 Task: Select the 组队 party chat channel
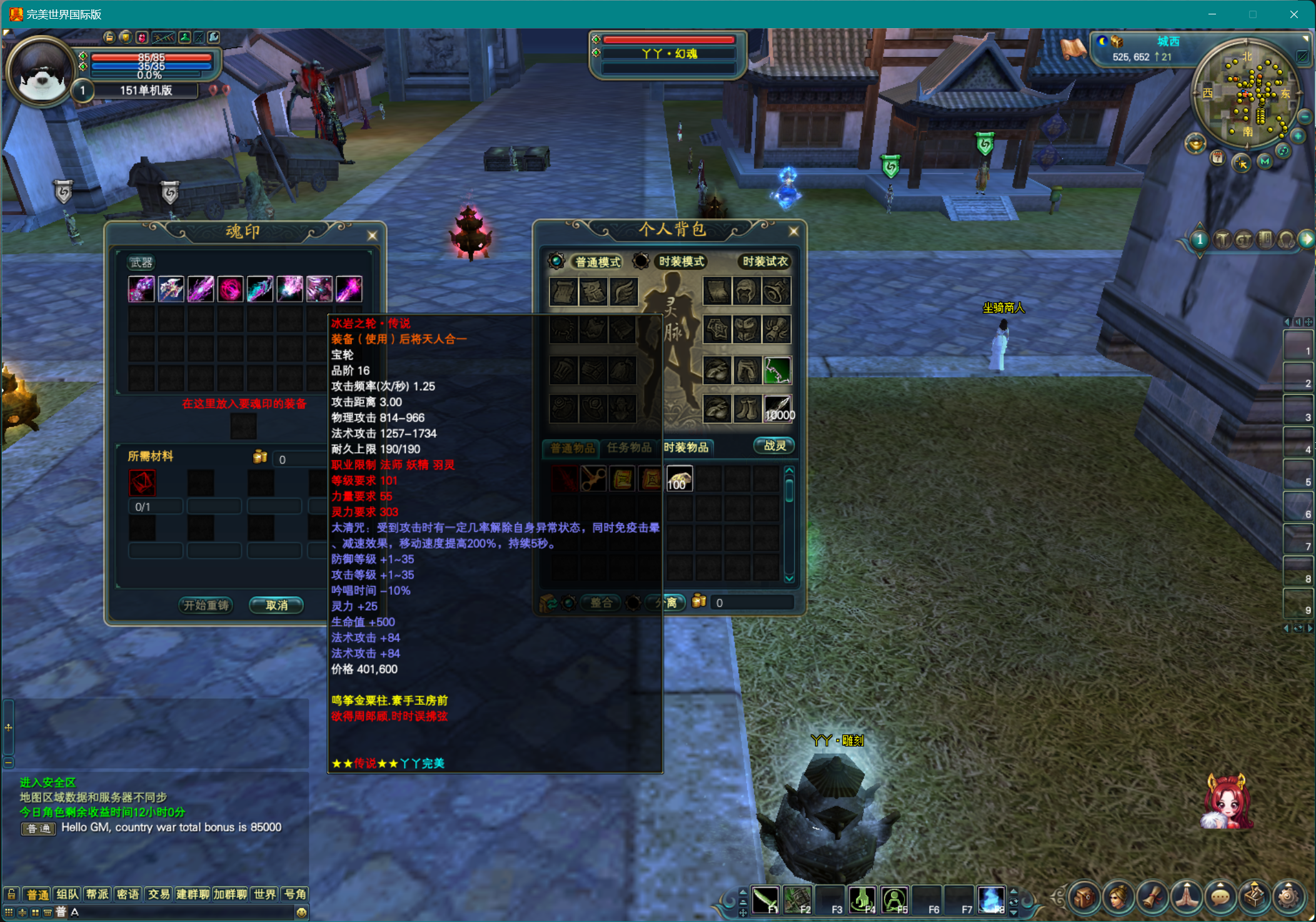tap(68, 894)
